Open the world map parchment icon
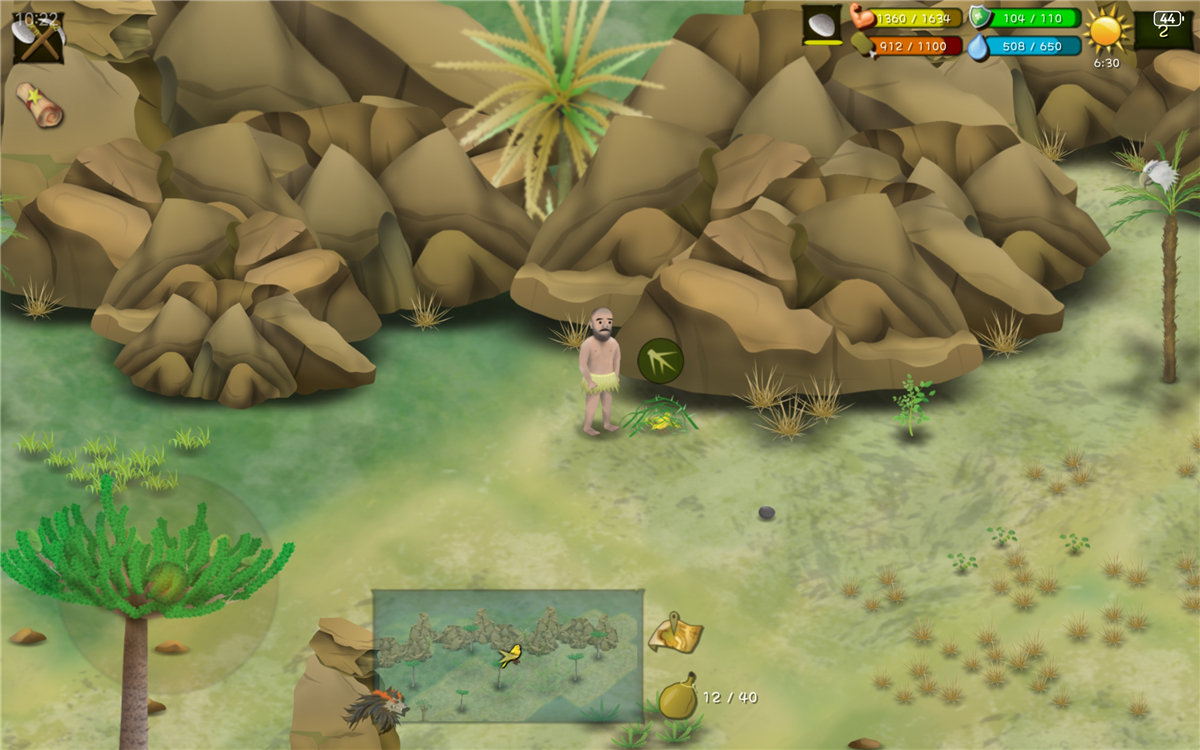Image resolution: width=1200 pixels, height=750 pixels. point(676,633)
